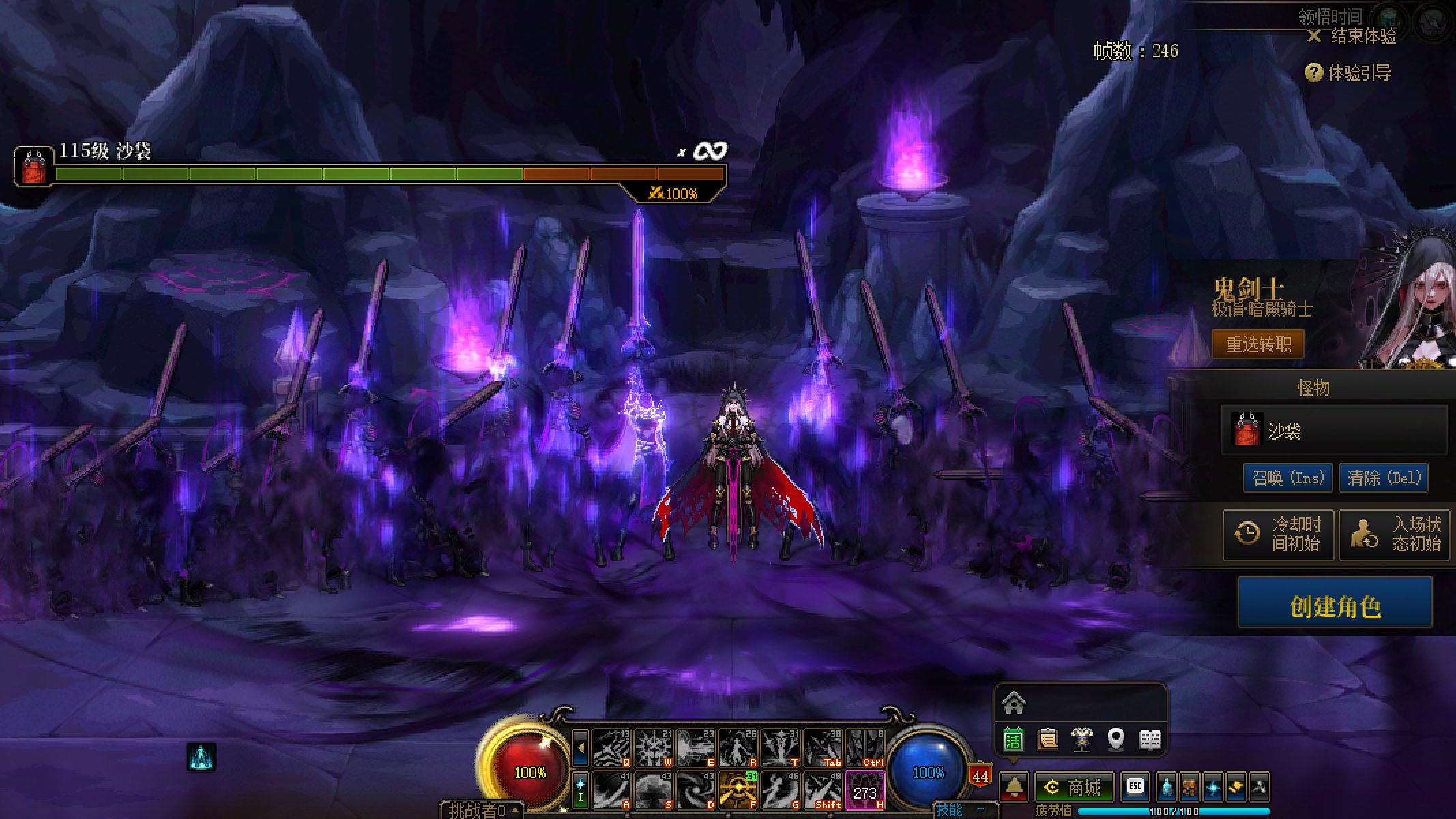Summon a monster with 召唤 (Ins)
Viewport: 1456px width, 819px height.
1287,478
